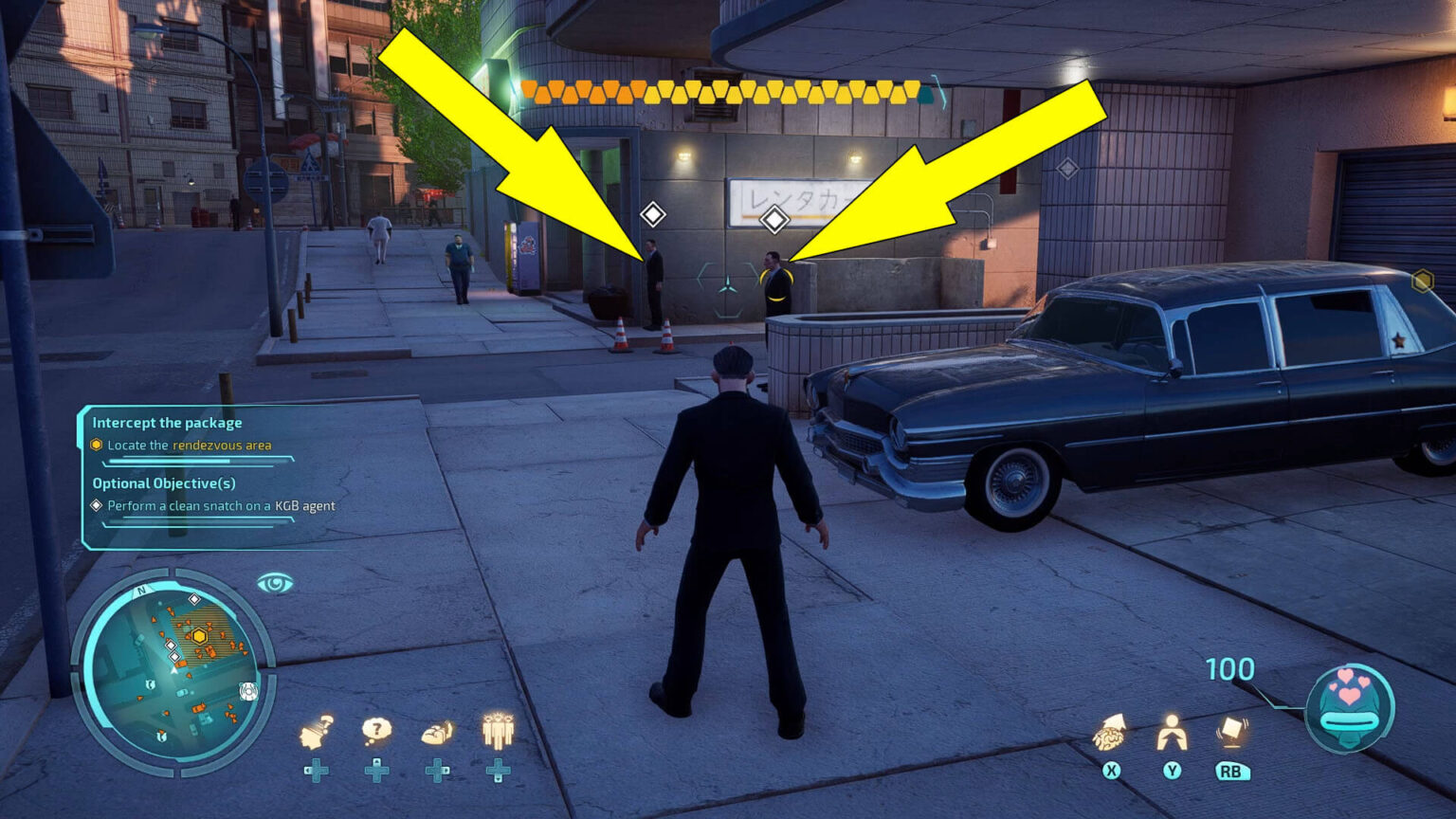Image resolution: width=1456 pixels, height=819 pixels.
Task: Click the weapon icon with pink hearts
Action: click(1349, 707)
